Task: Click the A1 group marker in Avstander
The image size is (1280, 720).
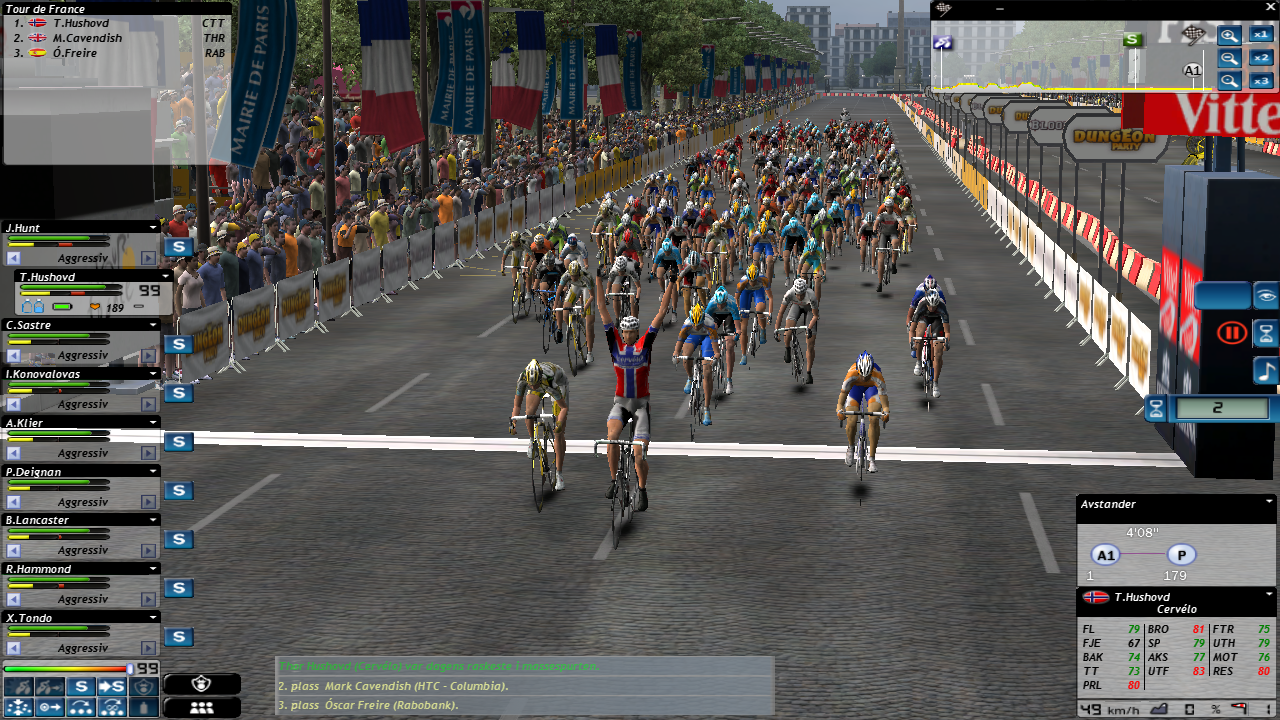Action: pyautogui.click(x=1104, y=555)
